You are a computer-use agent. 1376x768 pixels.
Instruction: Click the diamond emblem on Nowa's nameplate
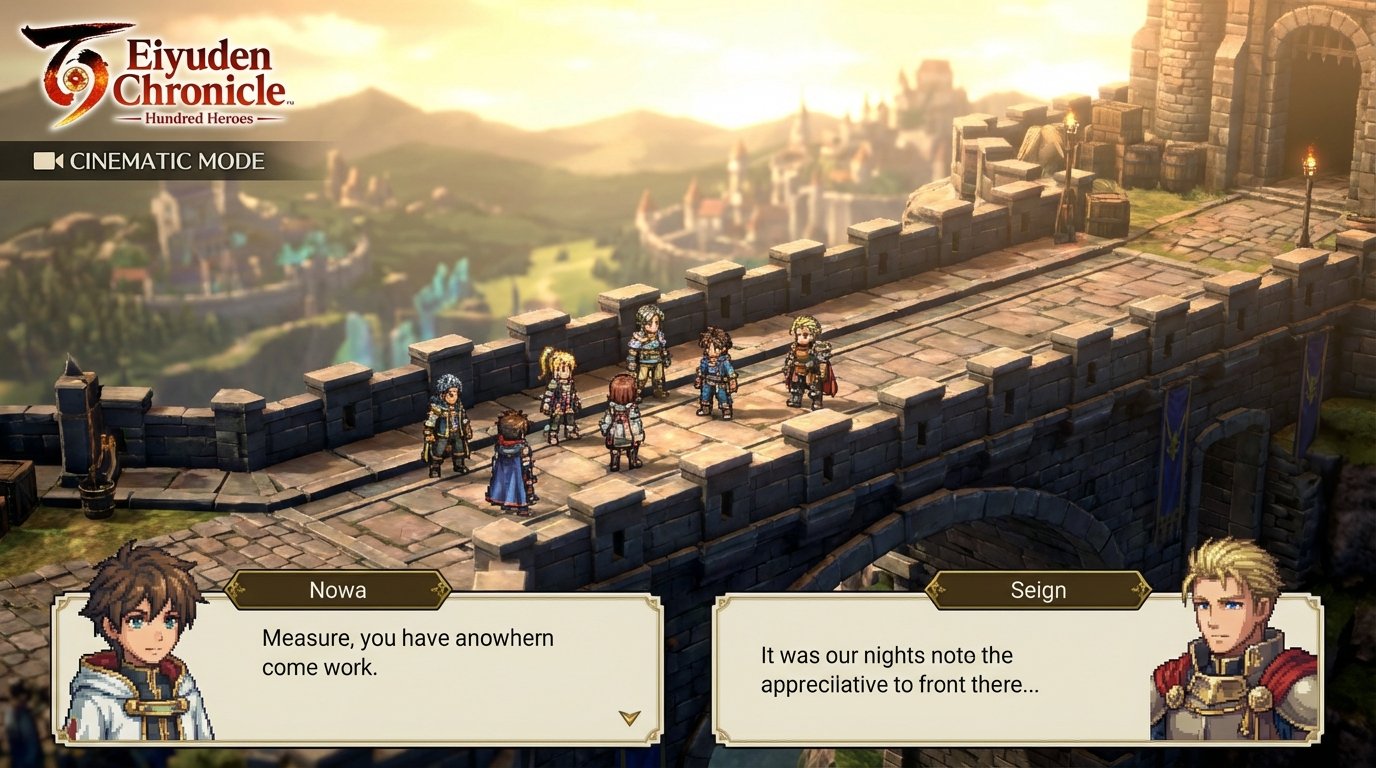coord(237,591)
